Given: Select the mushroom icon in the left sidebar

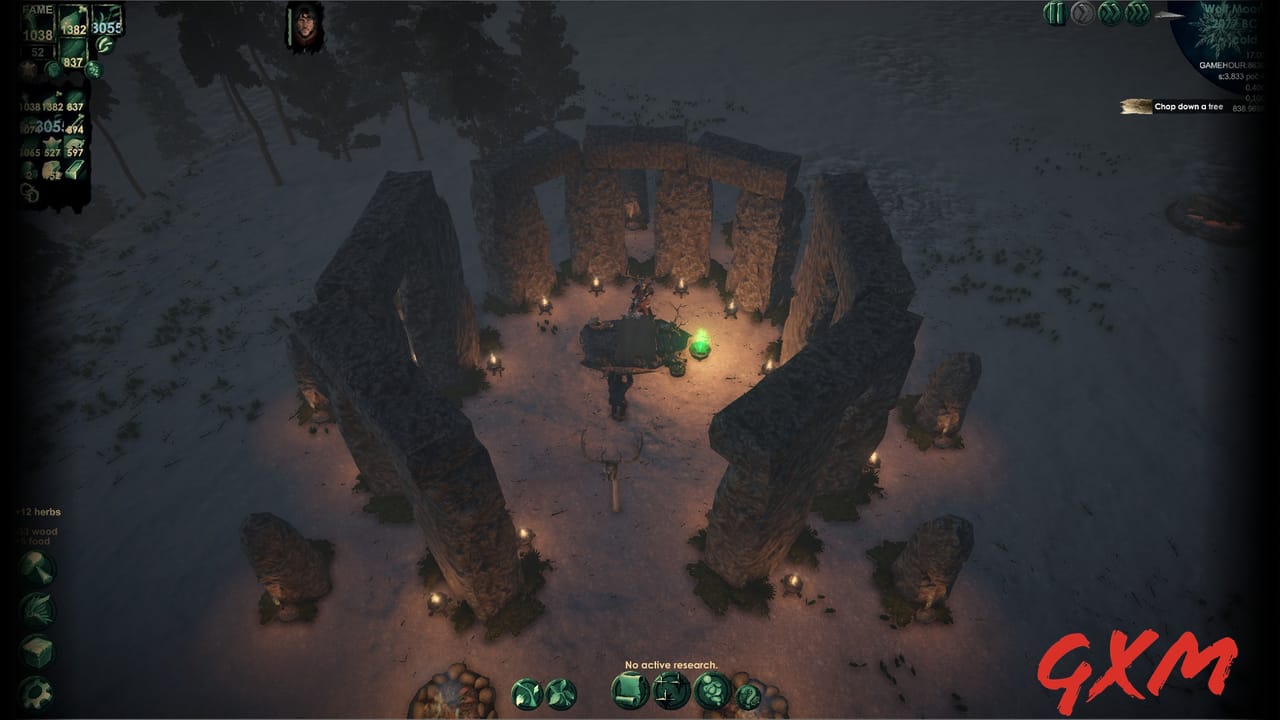Looking at the screenshot, I should 35,565.
